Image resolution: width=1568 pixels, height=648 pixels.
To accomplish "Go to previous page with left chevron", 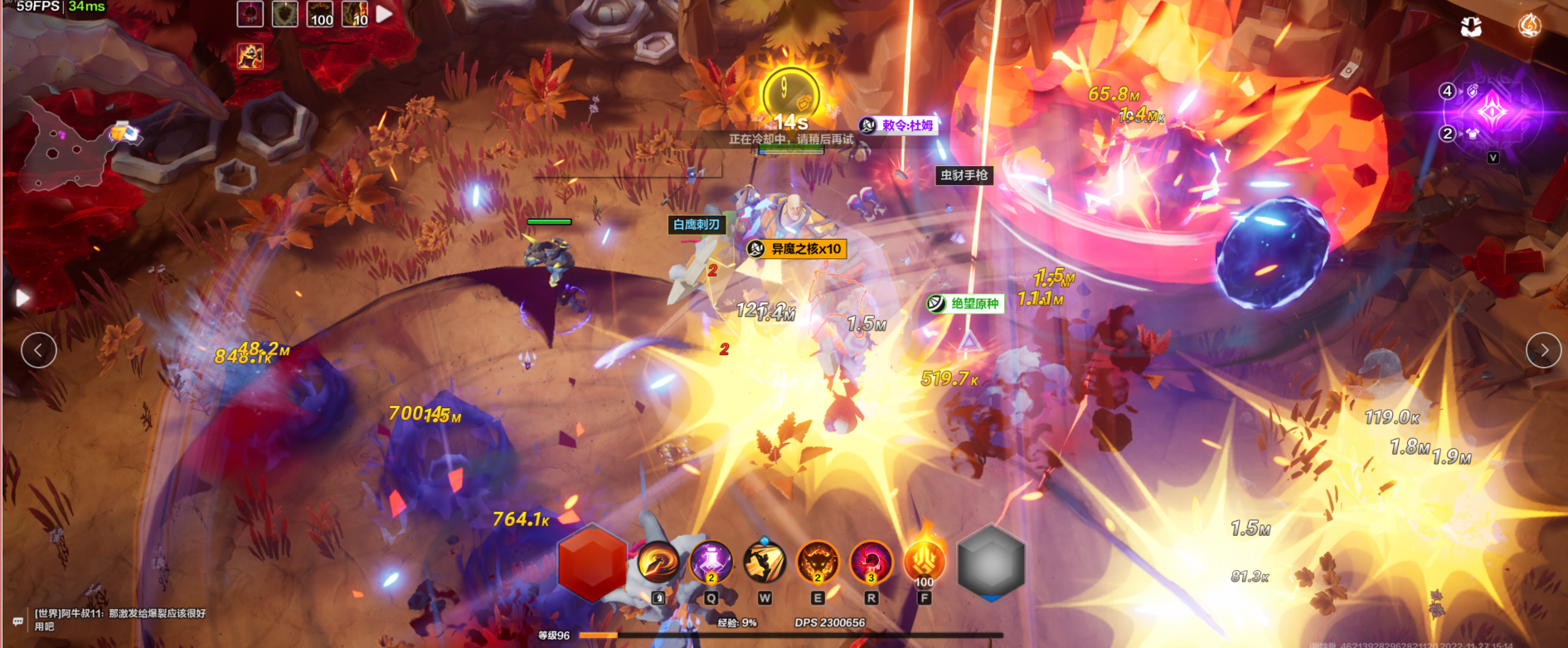I will (39, 350).
